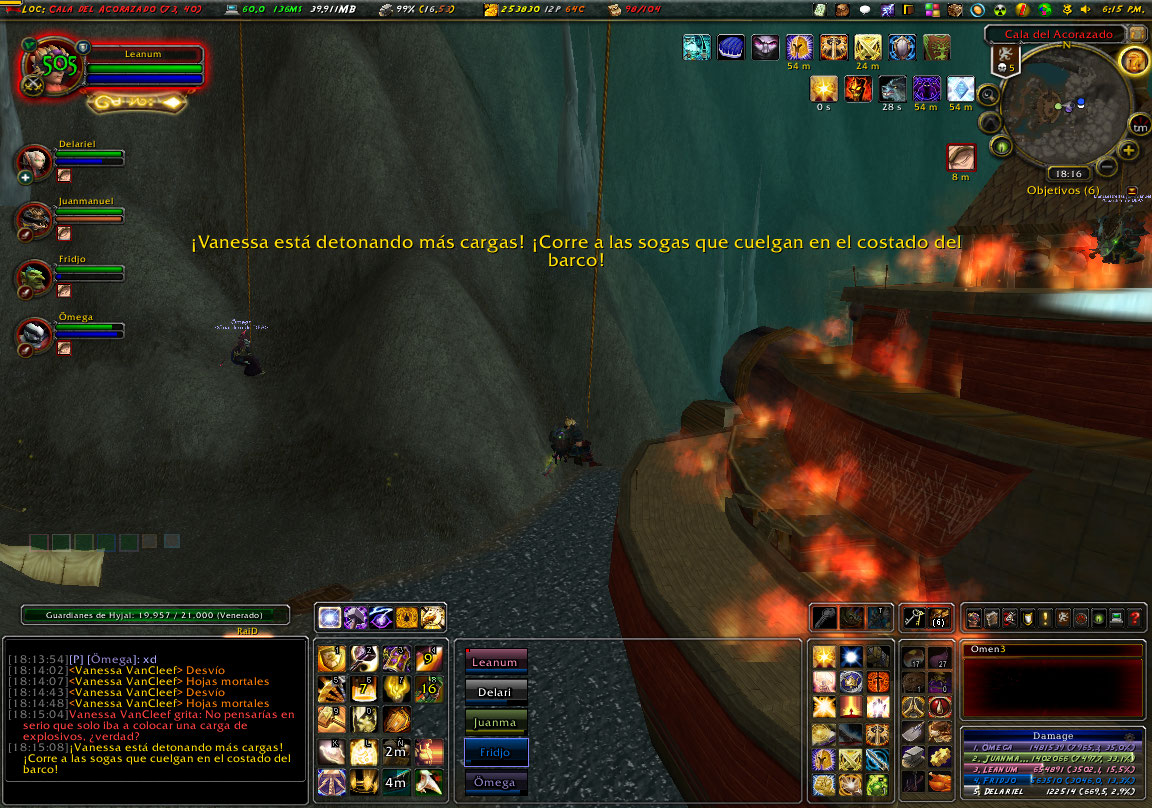
Task: Select Juanmanuel's party portrait
Action: click(x=34, y=219)
